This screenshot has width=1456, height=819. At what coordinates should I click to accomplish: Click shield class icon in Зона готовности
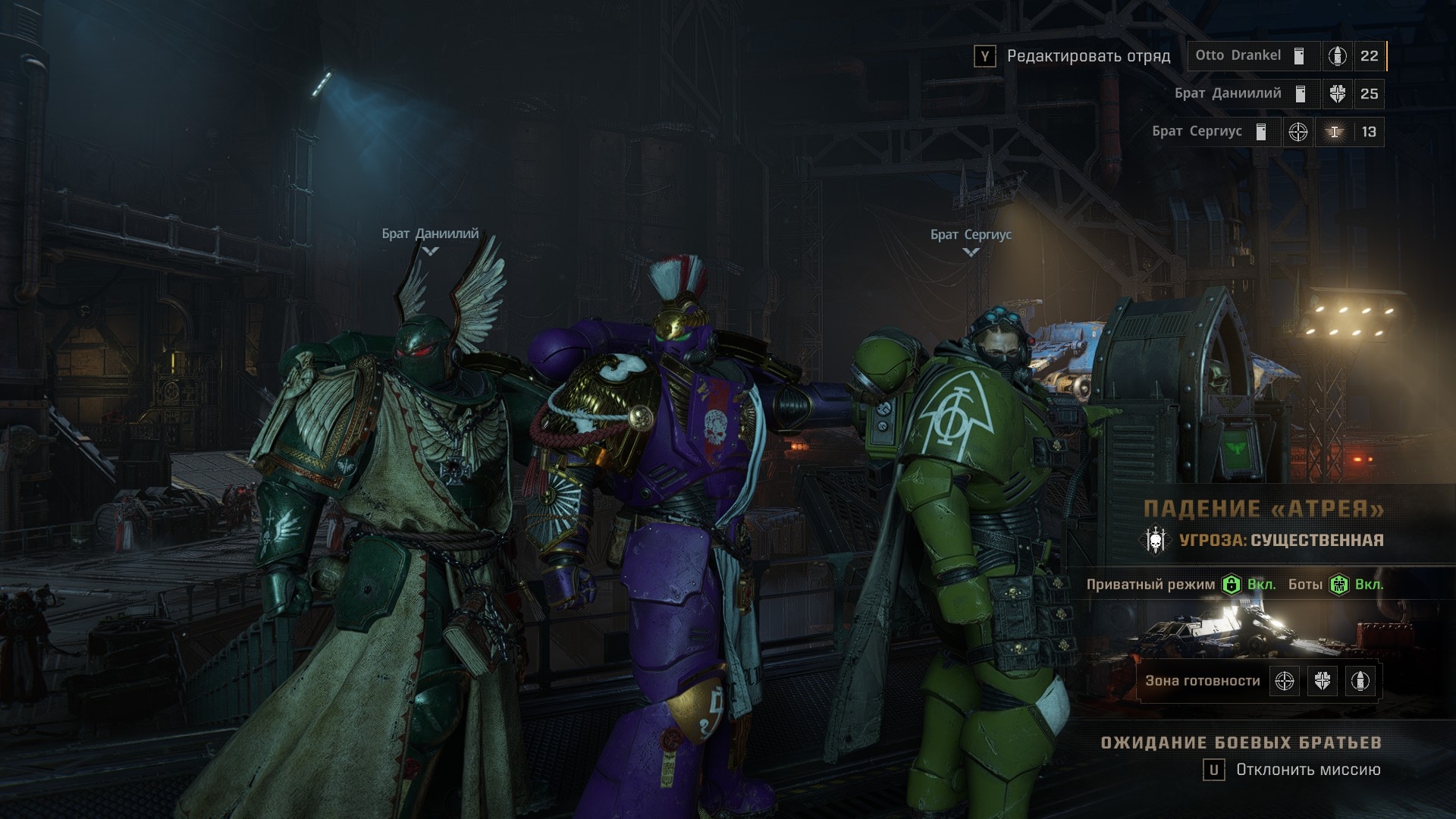click(1323, 681)
